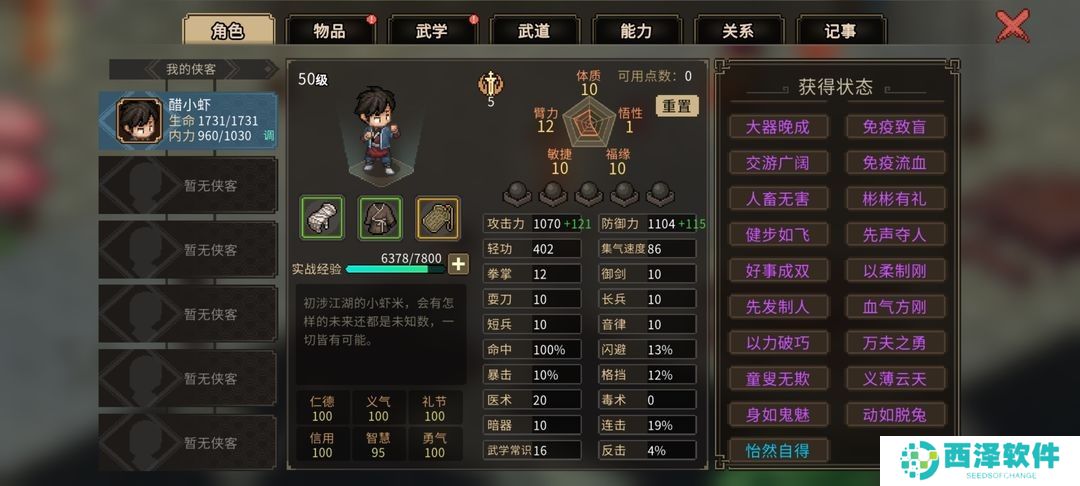Close the character panel with red X
This screenshot has width=1080, height=486.
[1013, 25]
